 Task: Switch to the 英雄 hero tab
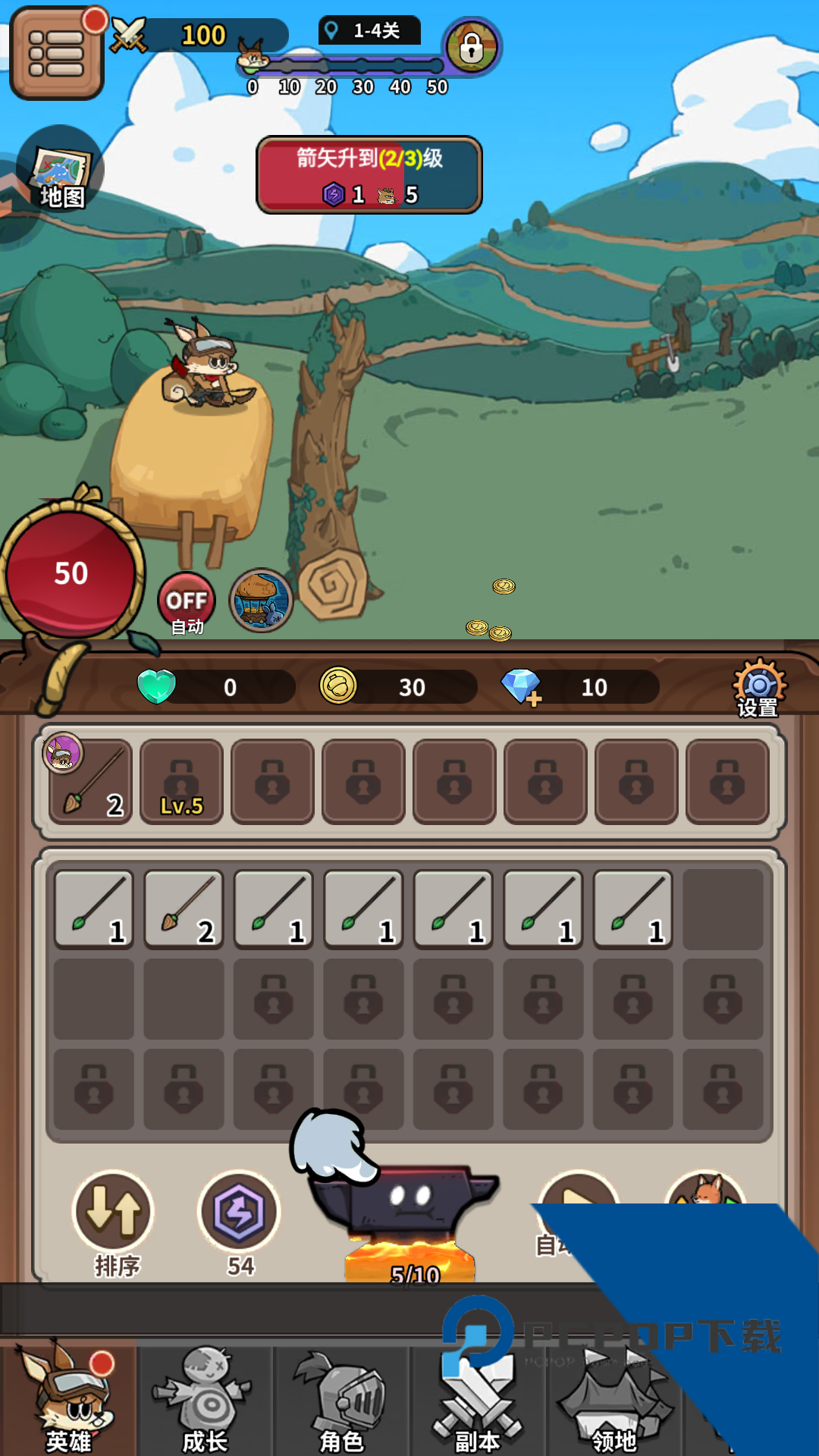68,1399
